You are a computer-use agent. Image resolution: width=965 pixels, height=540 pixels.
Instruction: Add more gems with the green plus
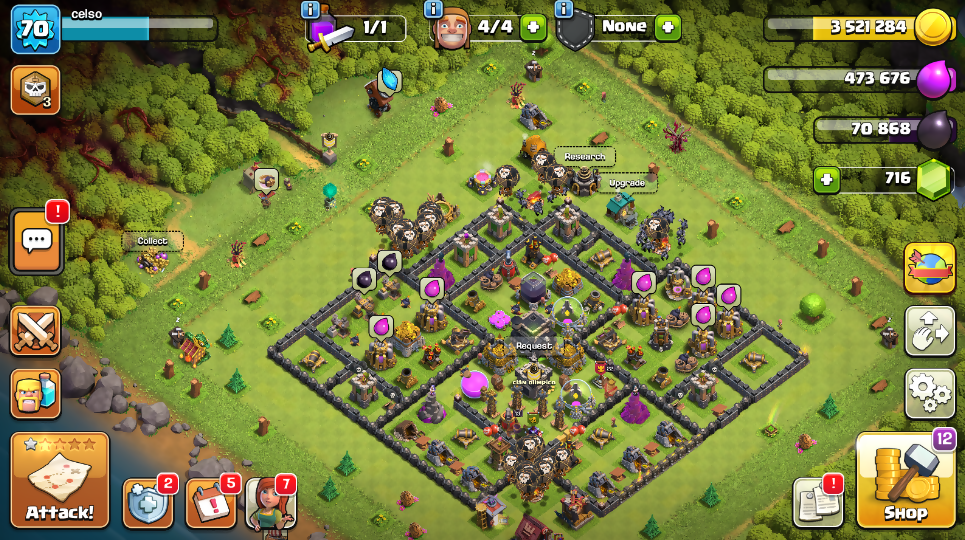pos(826,180)
